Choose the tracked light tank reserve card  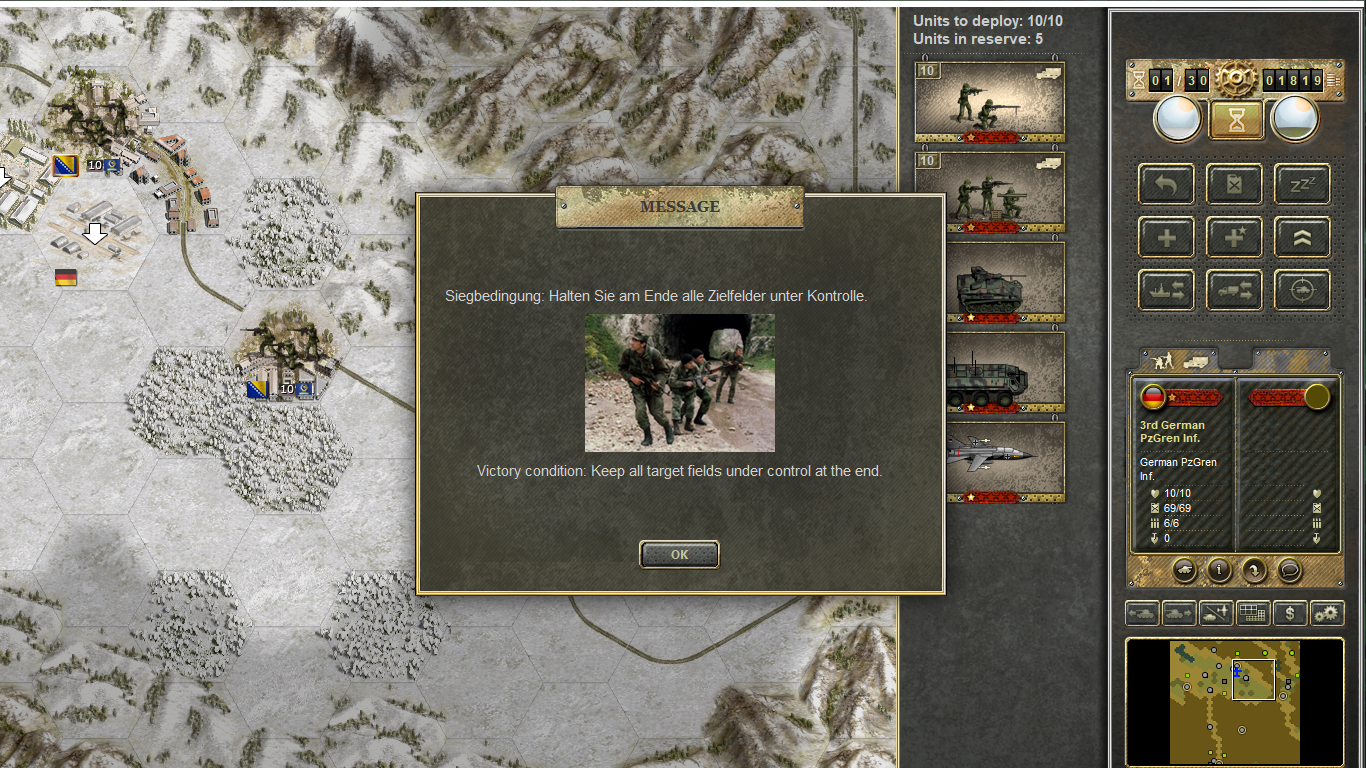pyautogui.click(x=989, y=282)
